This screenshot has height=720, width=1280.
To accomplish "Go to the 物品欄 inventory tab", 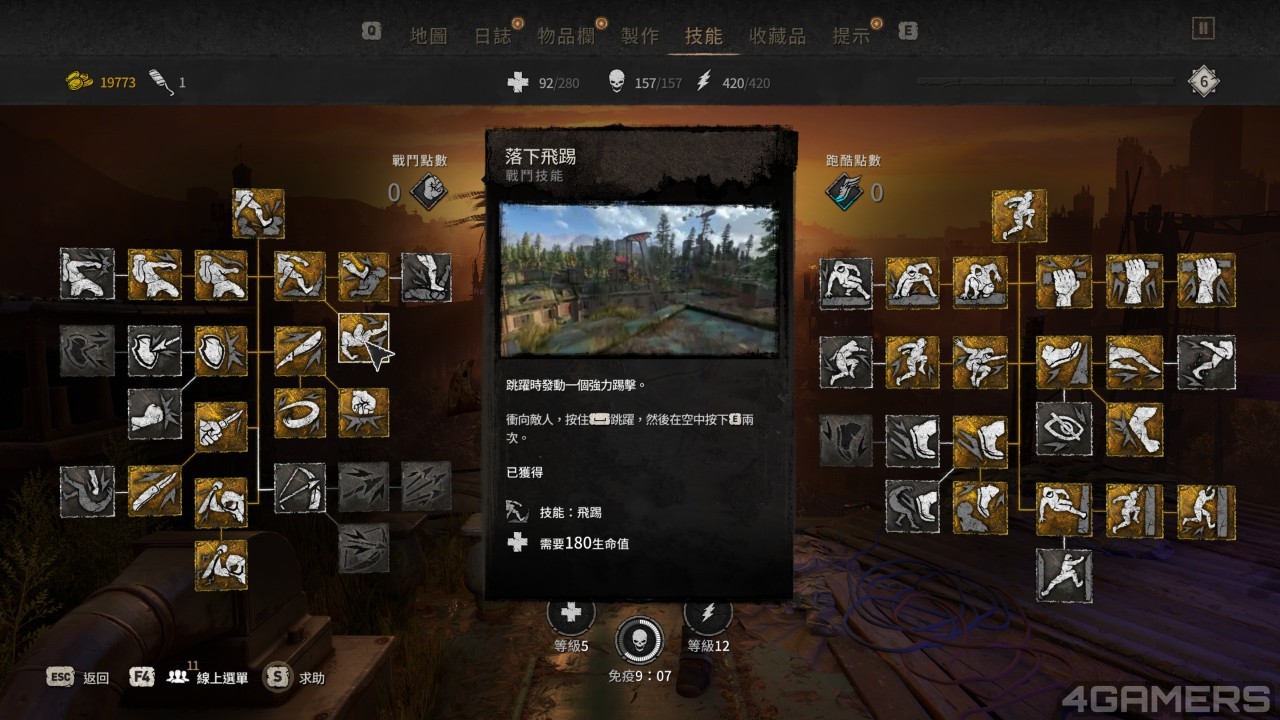I will pos(566,36).
